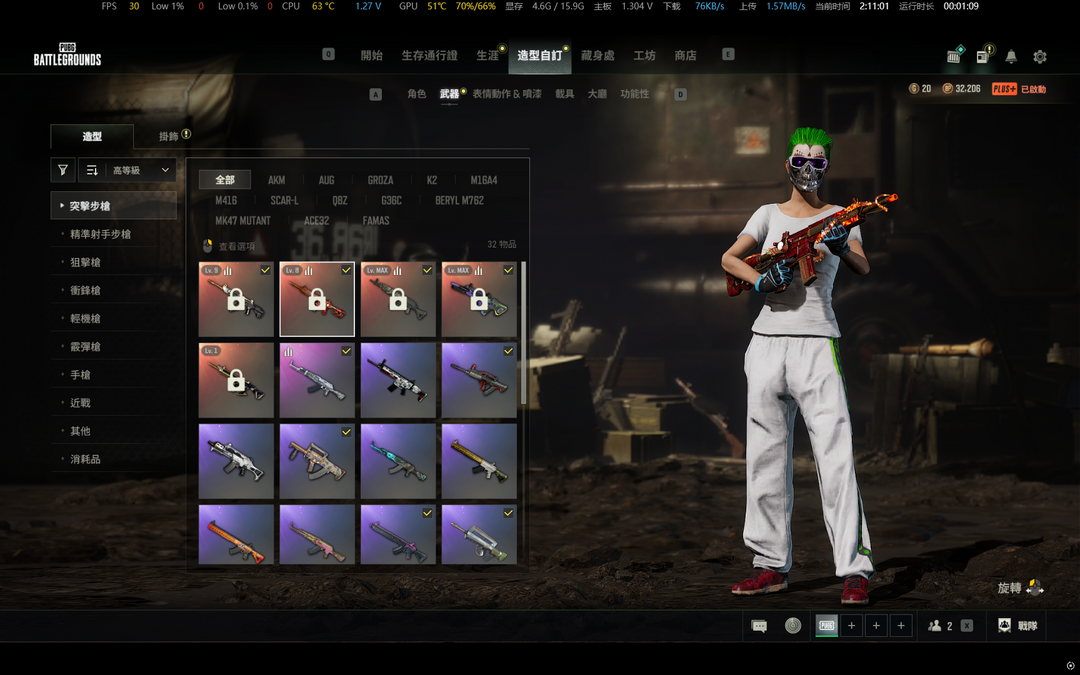Open the 載具 customization sub-tab
1080x675 pixels.
click(565, 94)
